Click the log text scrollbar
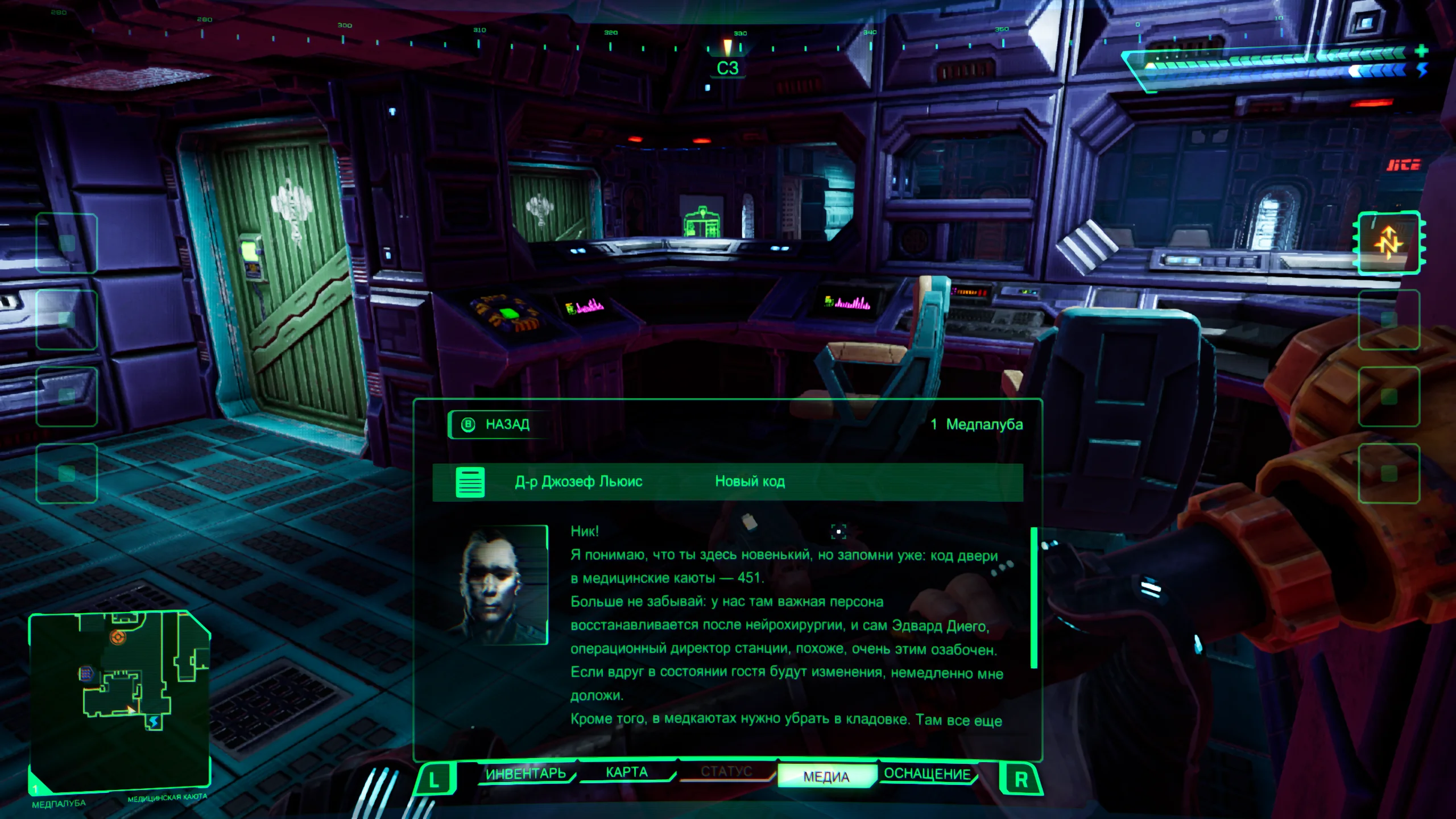This screenshot has width=1456, height=819. 1033,597
